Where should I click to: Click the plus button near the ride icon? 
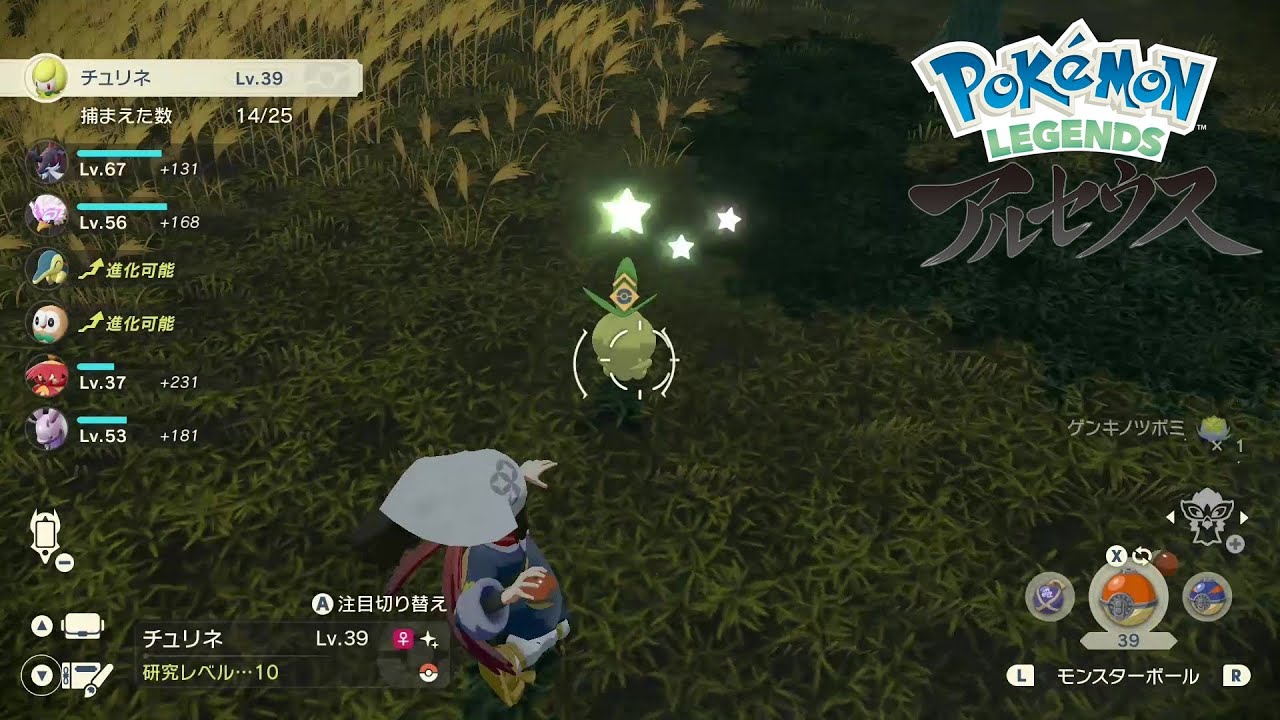1235,543
